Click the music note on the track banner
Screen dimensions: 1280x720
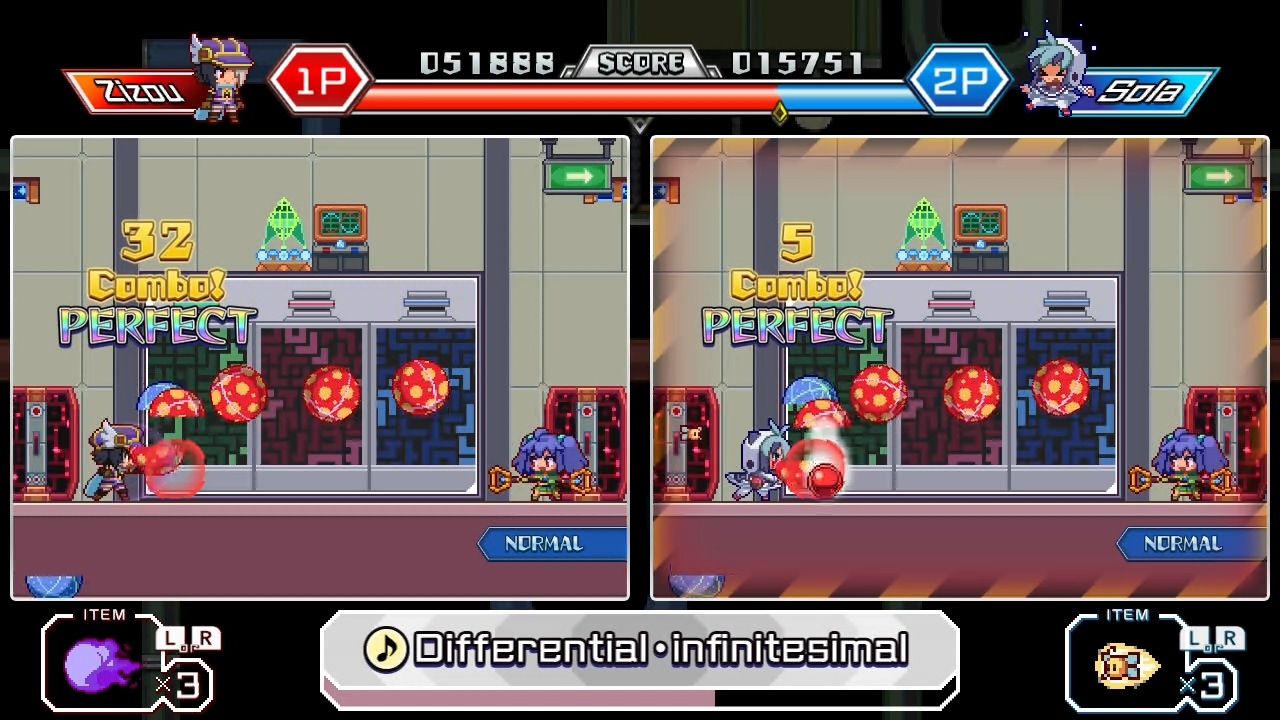(387, 650)
